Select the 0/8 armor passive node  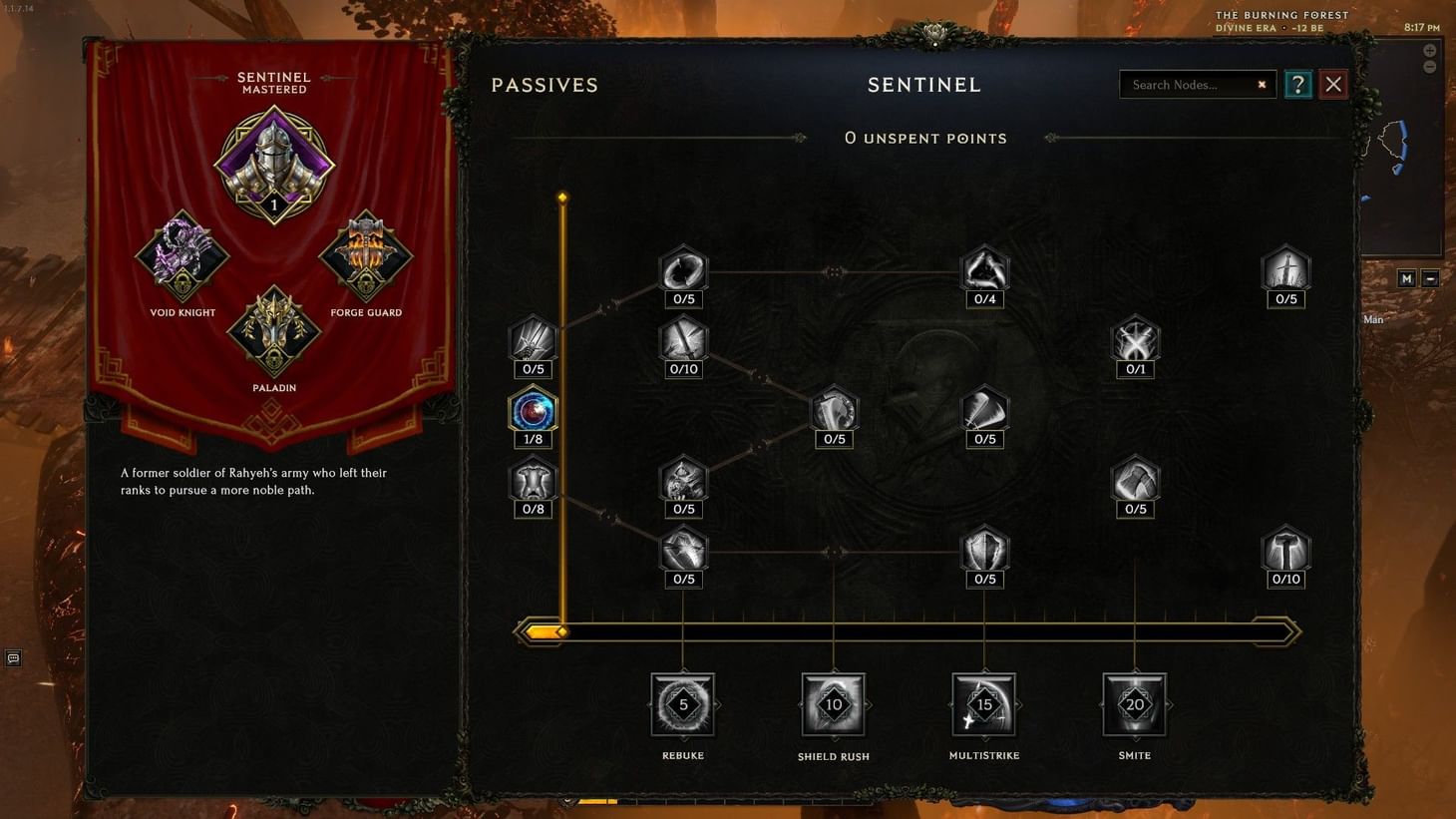click(533, 480)
